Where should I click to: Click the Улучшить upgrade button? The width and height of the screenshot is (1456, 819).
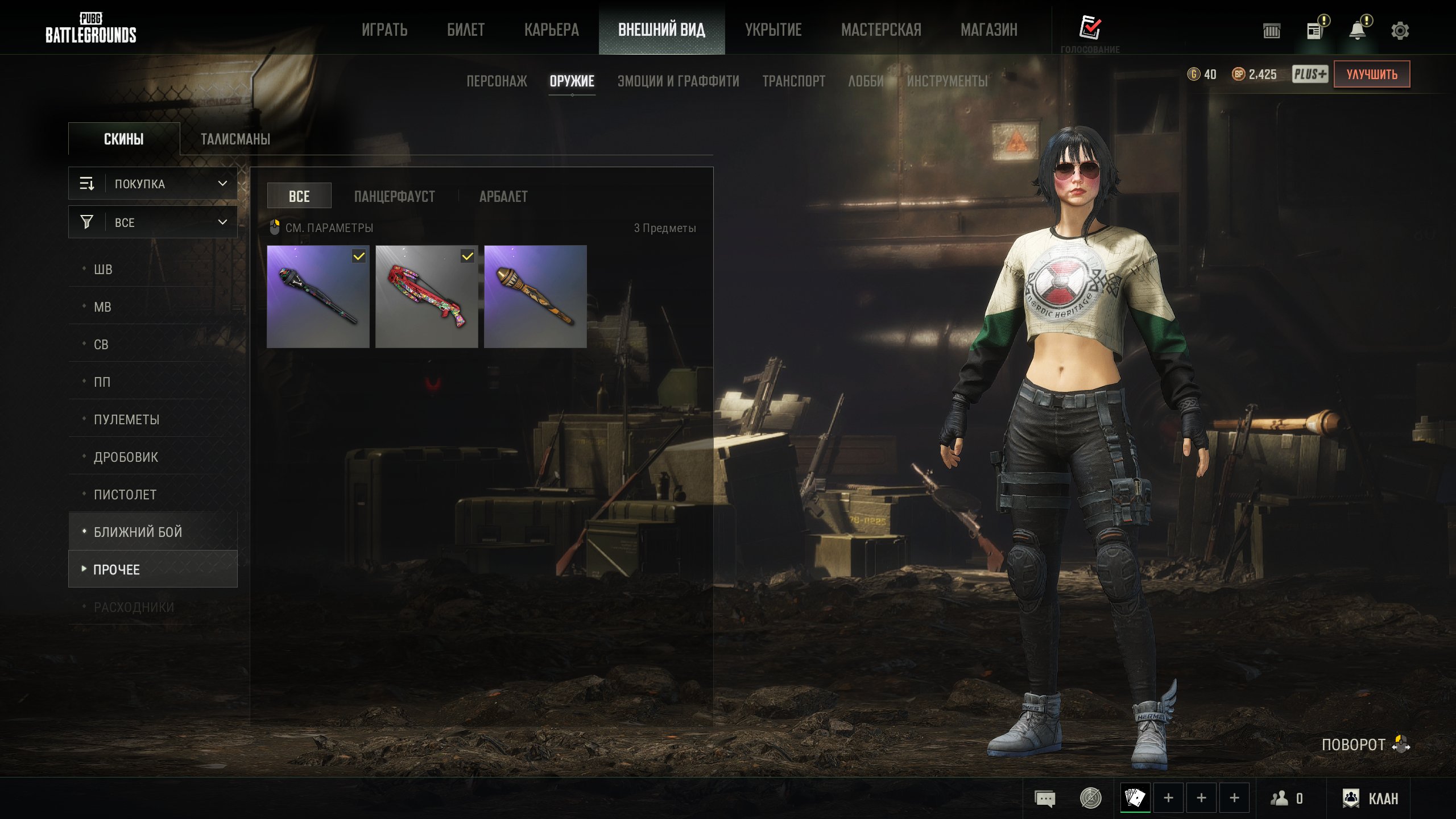(1371, 75)
